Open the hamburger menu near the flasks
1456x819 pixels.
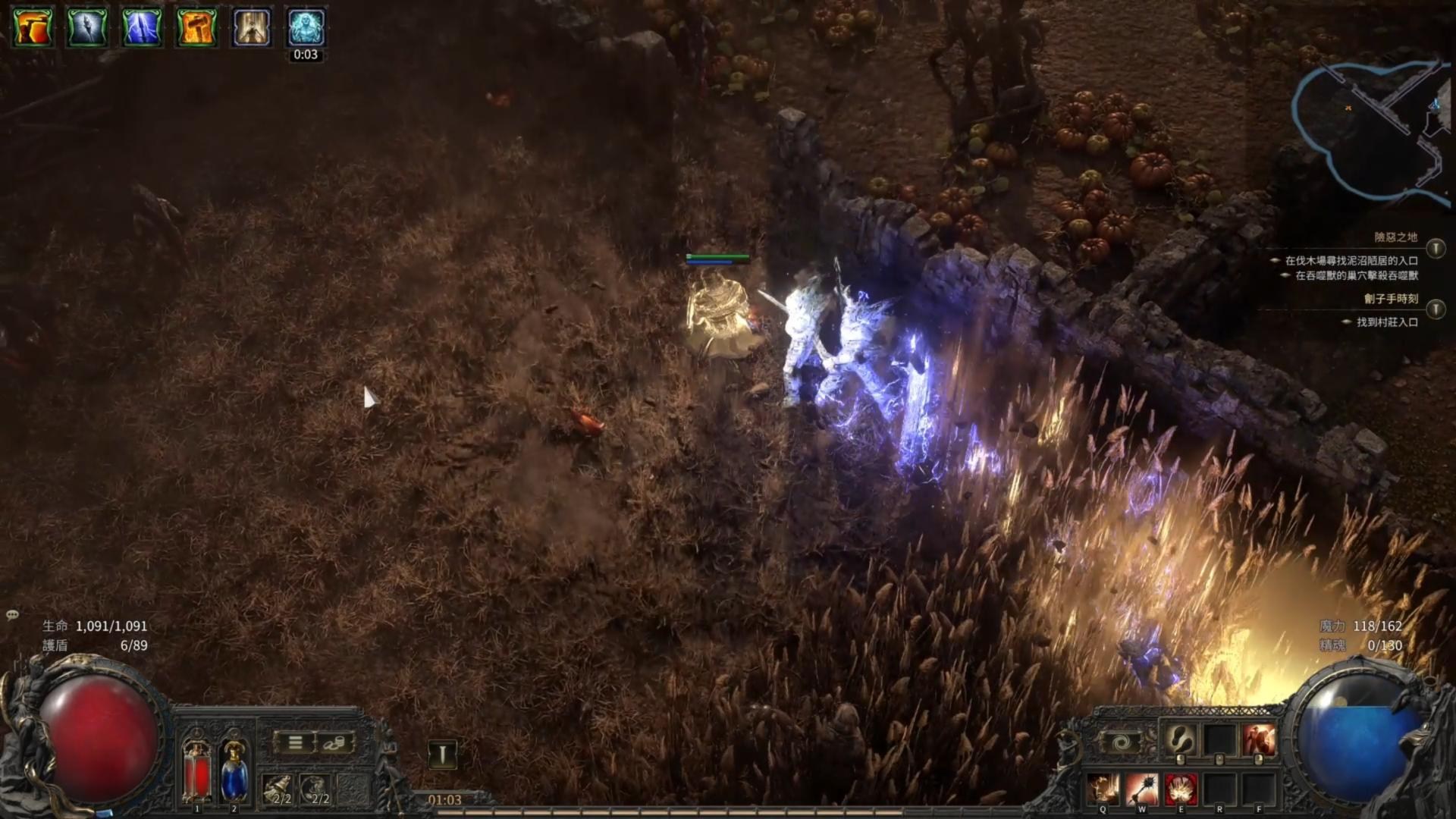pyautogui.click(x=294, y=742)
